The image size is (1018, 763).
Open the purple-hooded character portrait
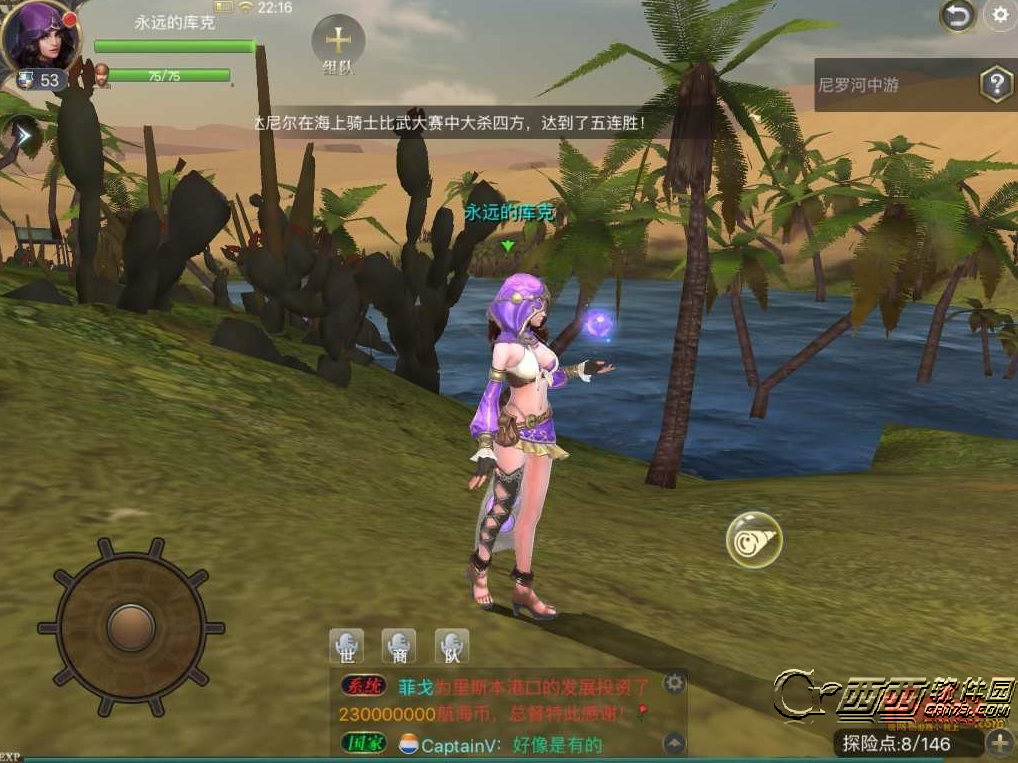(40, 37)
